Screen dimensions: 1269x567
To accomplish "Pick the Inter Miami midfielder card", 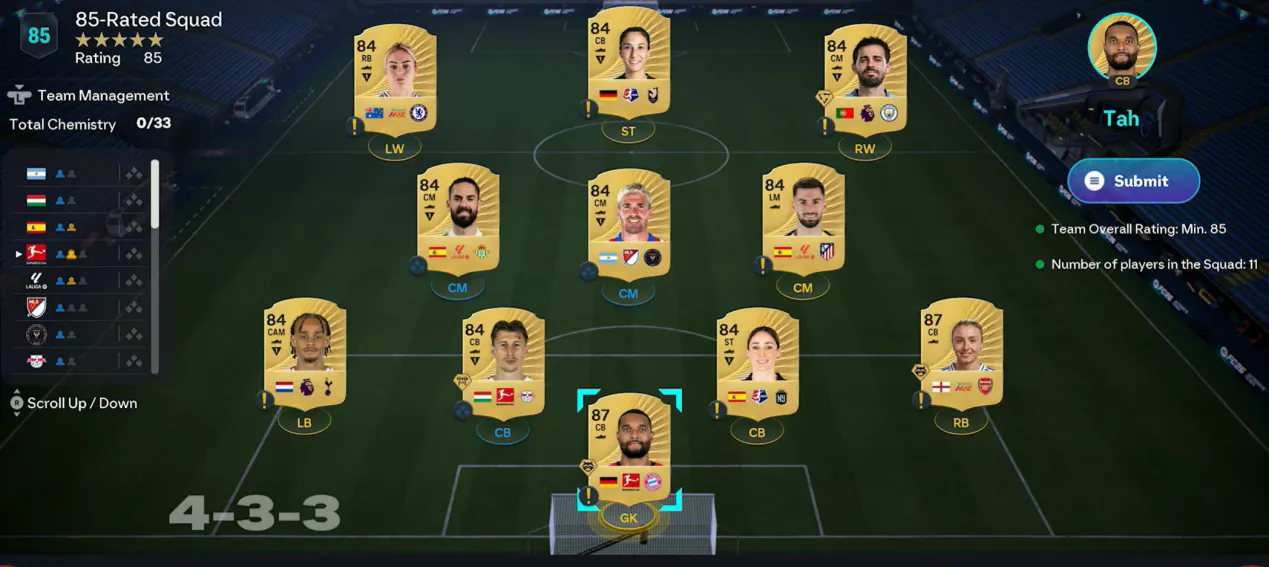I will pos(628,223).
